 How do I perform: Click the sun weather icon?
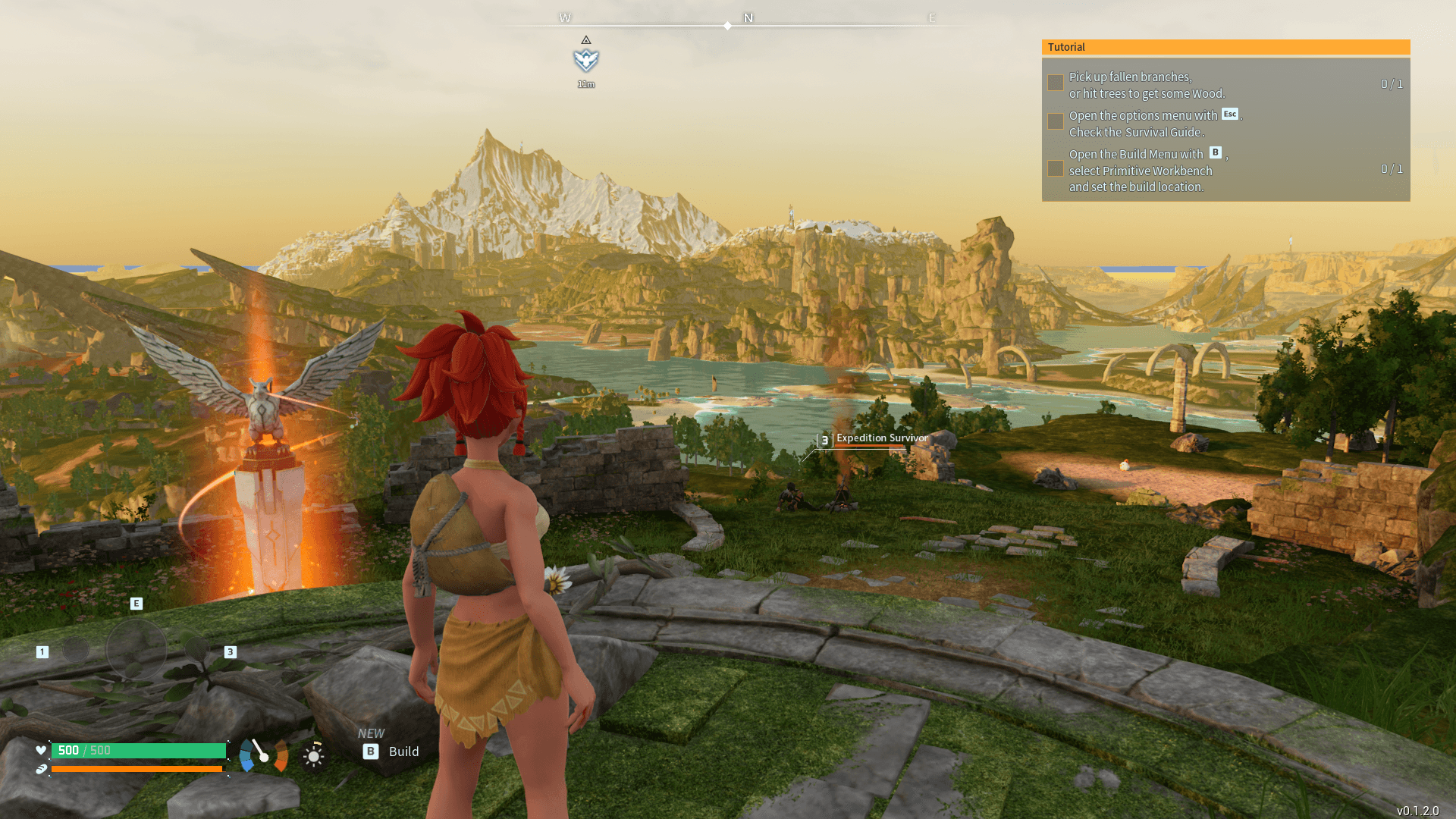pos(313,756)
